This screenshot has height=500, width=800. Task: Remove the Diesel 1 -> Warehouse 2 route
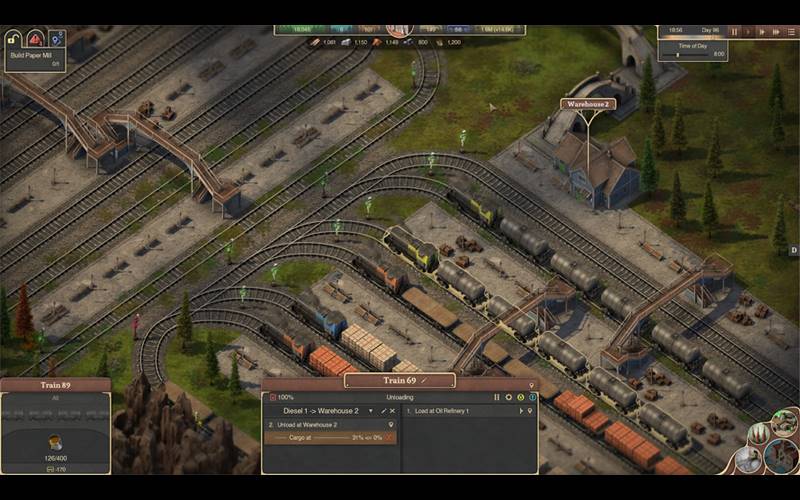pos(393,411)
